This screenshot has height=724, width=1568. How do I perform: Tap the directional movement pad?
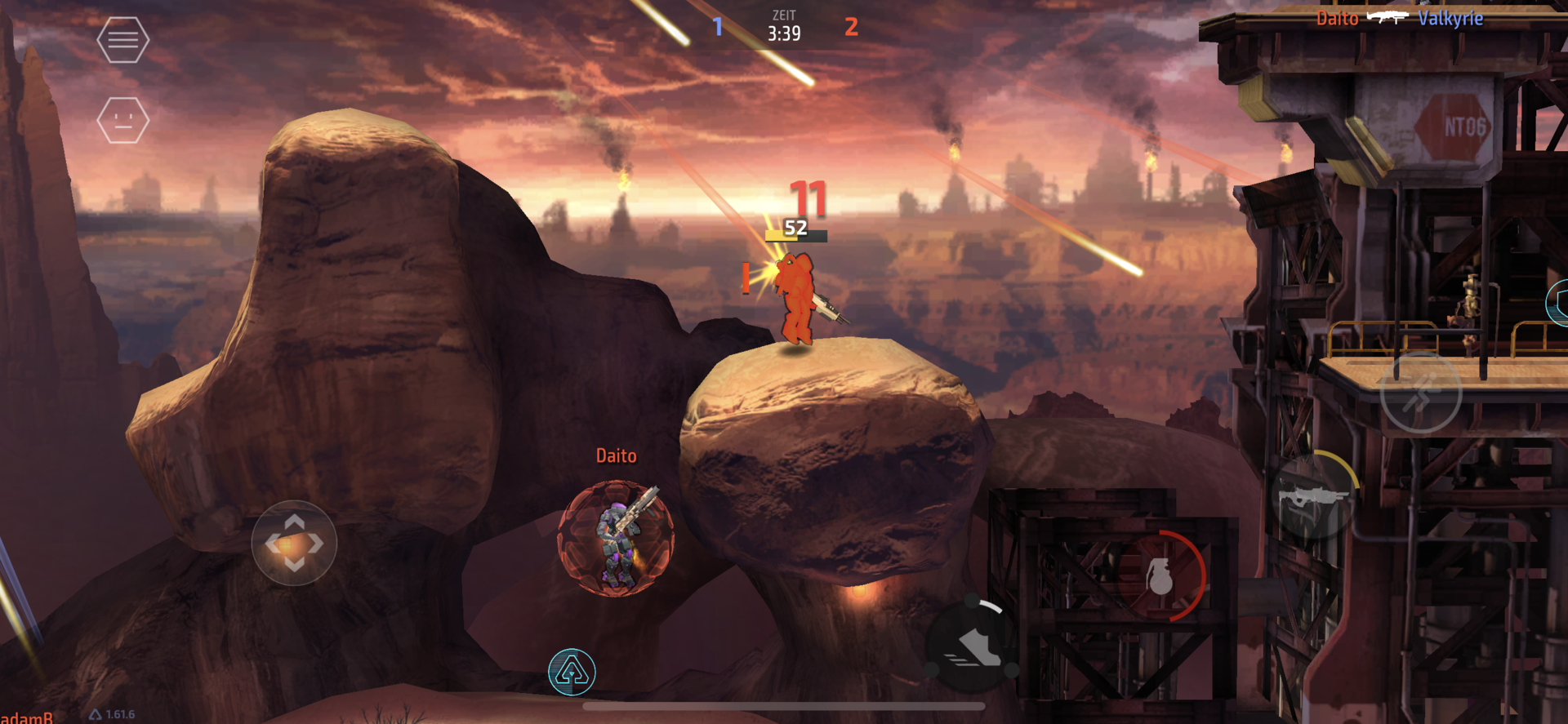[x=294, y=543]
